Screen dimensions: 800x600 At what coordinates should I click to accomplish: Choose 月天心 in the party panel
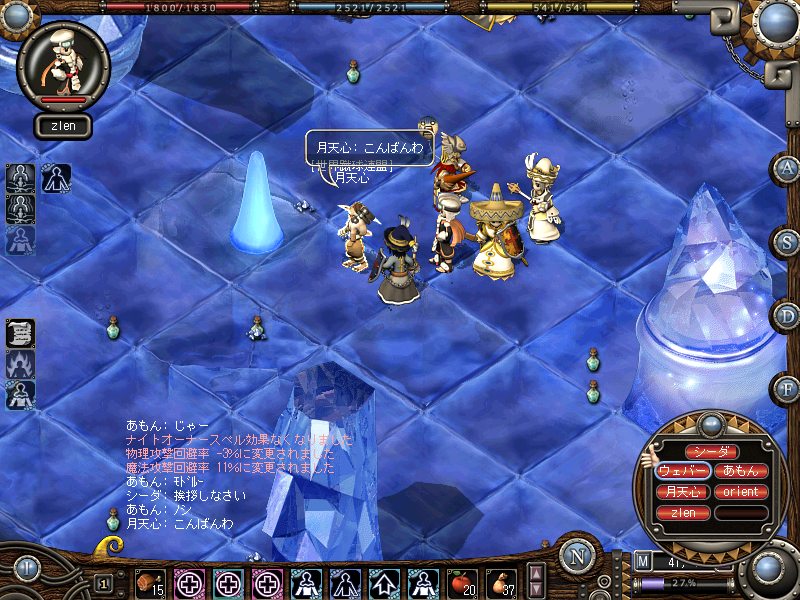(x=683, y=492)
